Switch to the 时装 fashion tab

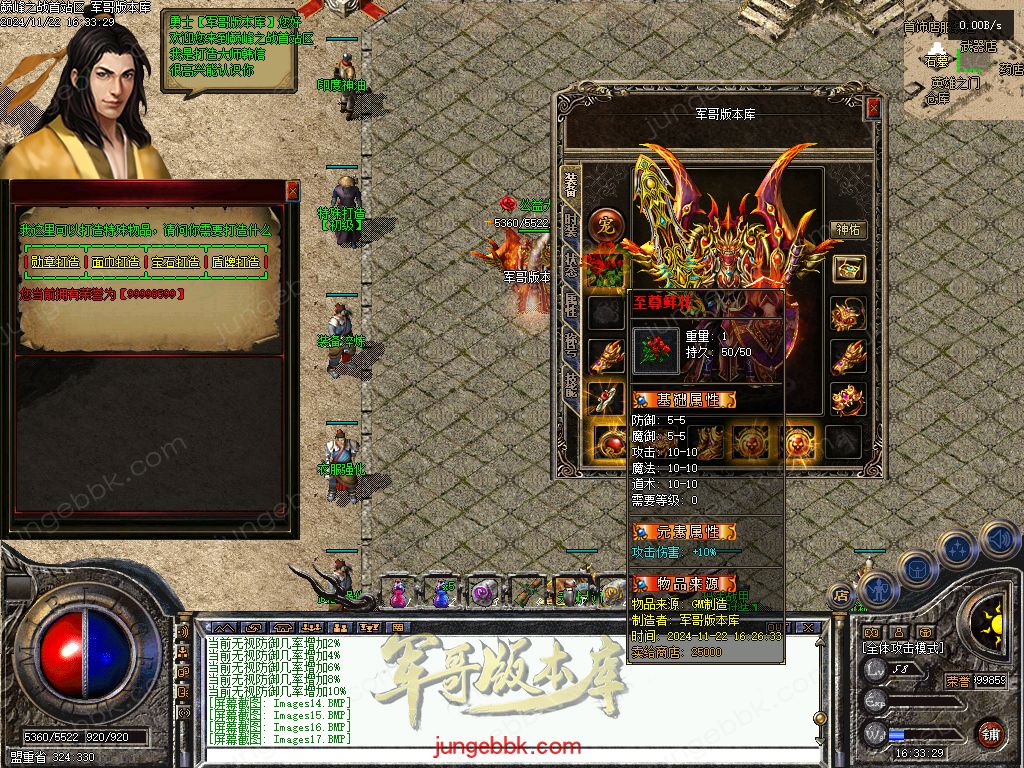[x=571, y=225]
